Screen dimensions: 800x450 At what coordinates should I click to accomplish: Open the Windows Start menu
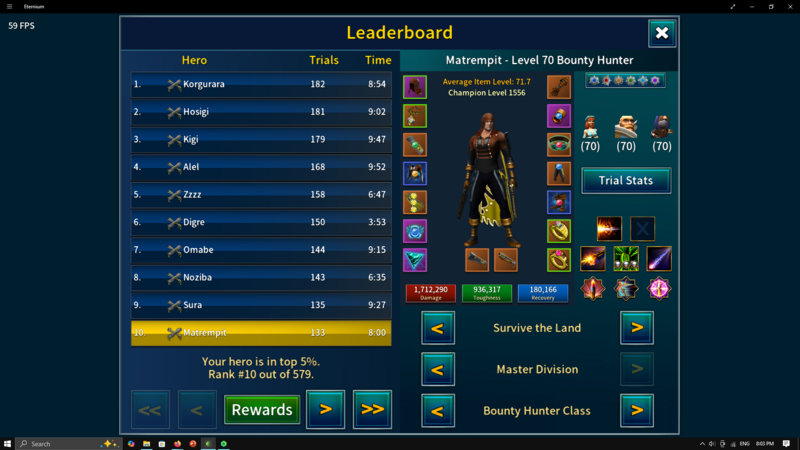coord(8,443)
